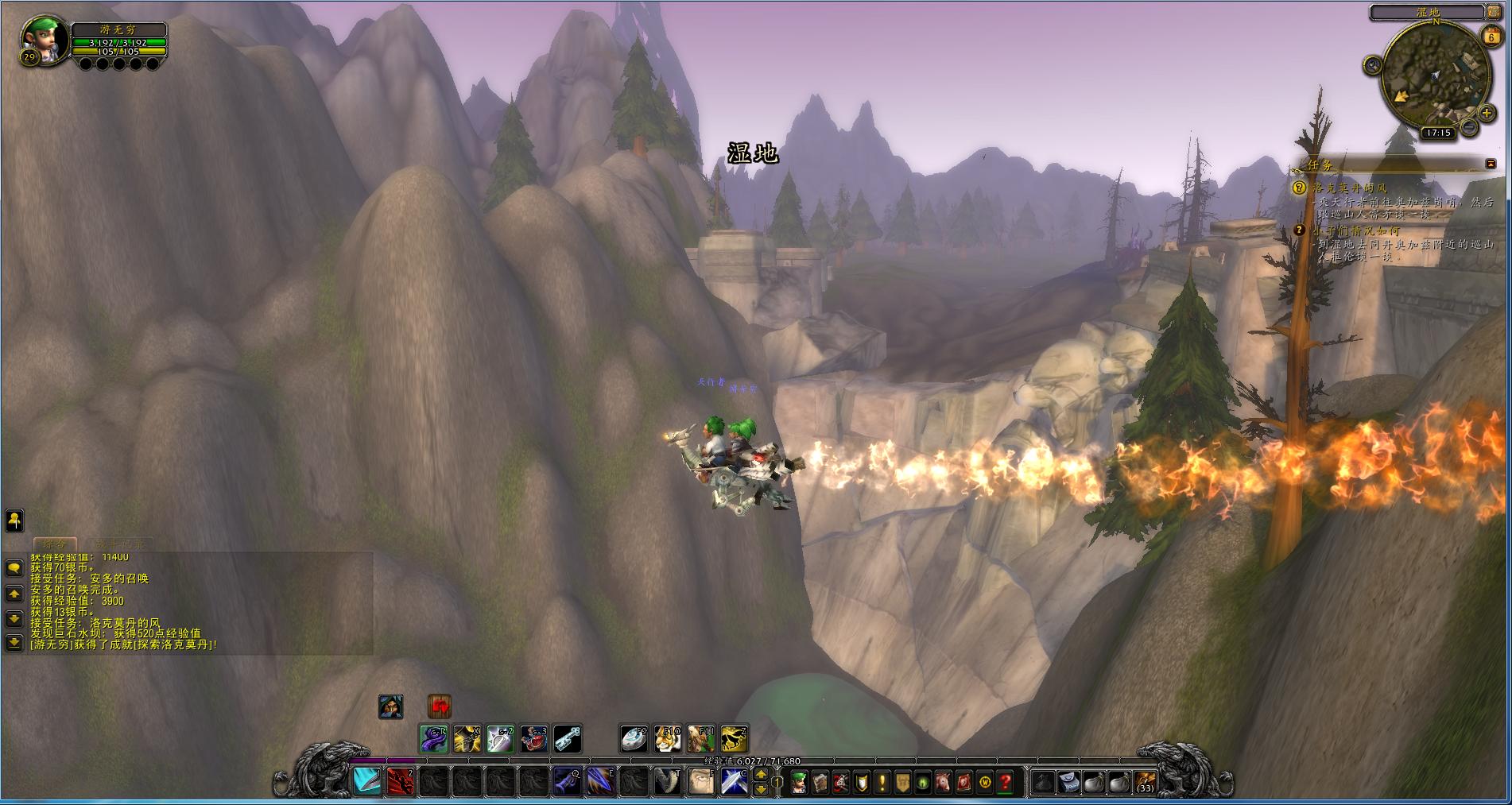Open the social friends button above chat

pos(14,521)
